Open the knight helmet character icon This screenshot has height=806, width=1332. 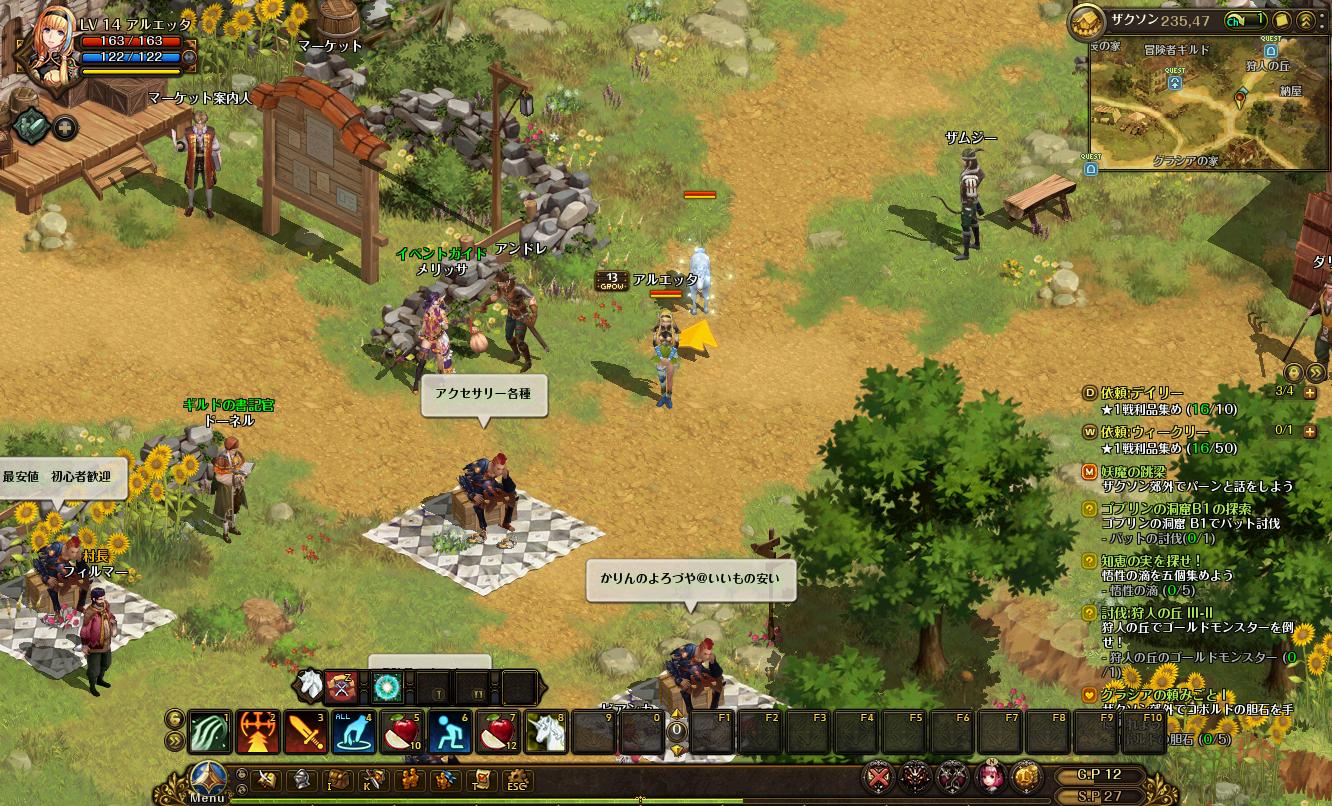coord(300,779)
